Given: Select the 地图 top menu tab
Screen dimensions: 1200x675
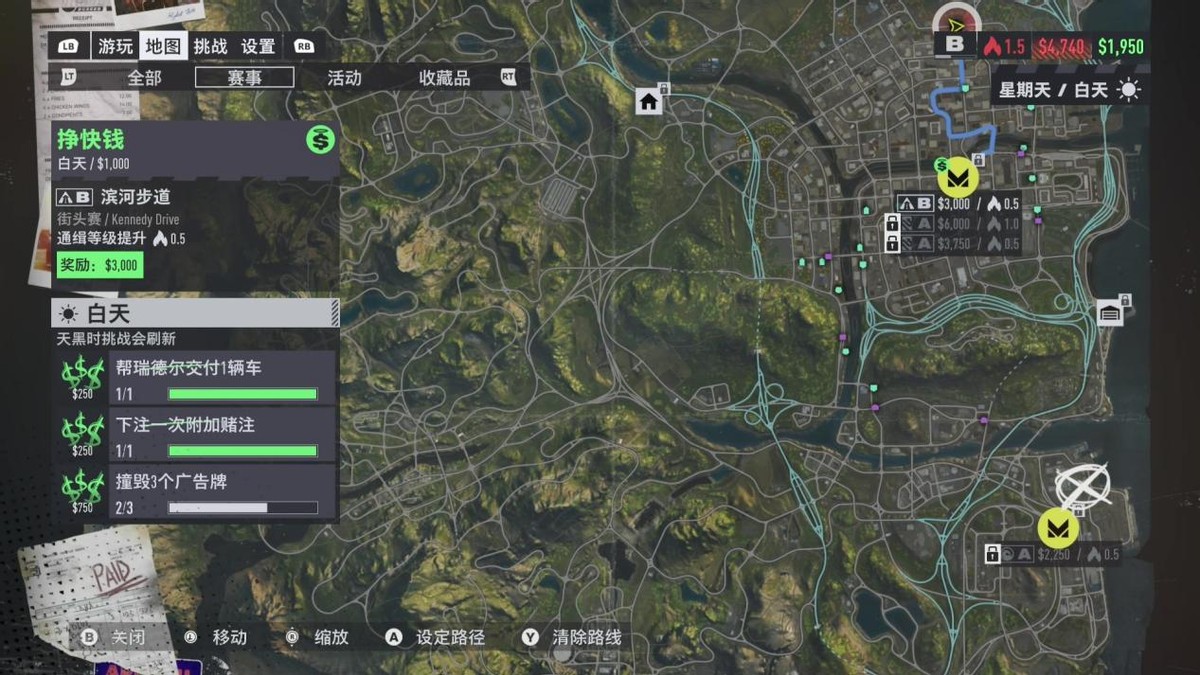Looking at the screenshot, I should pyautogui.click(x=163, y=46).
